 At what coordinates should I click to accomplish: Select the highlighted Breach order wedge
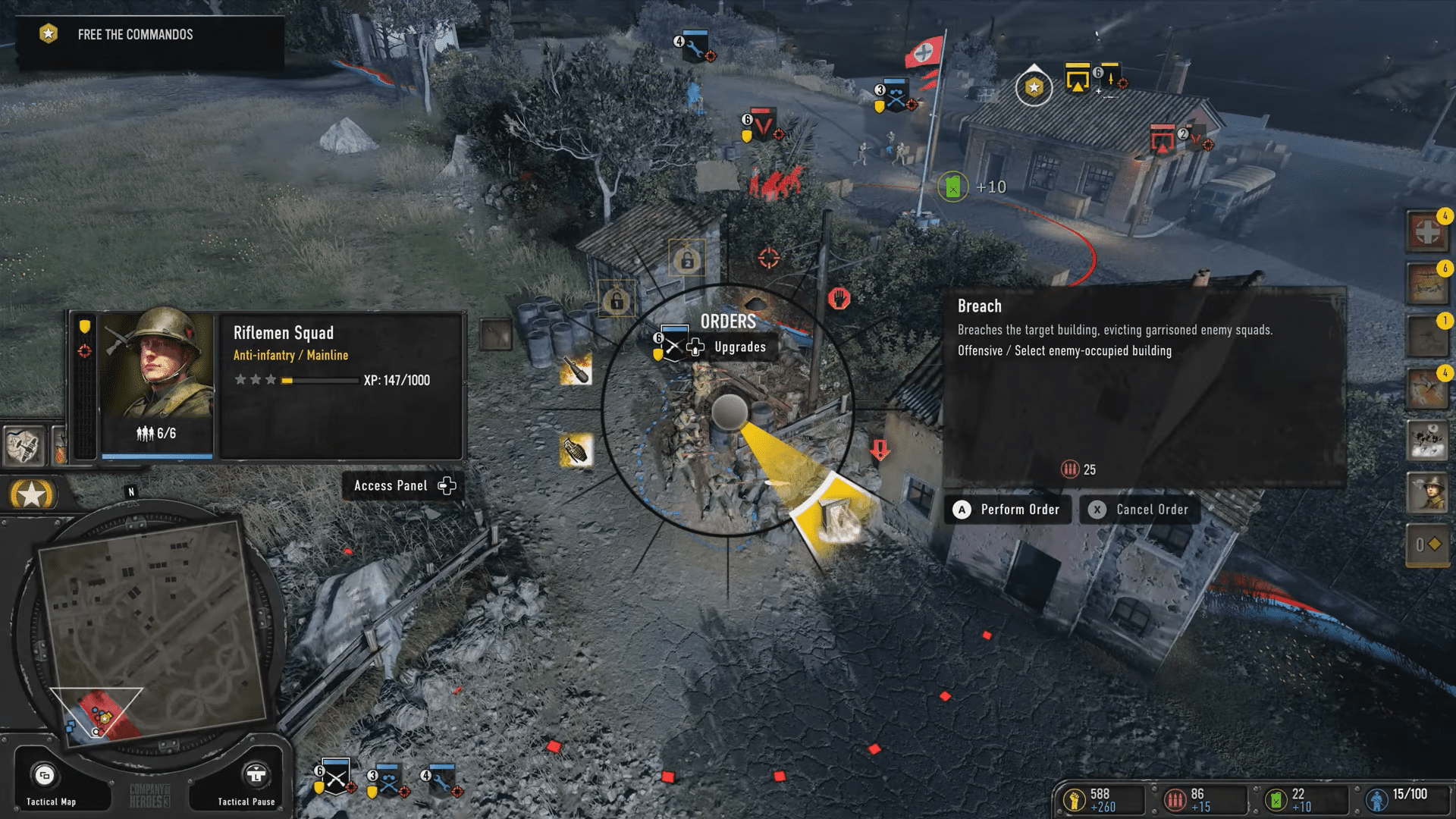(x=834, y=514)
